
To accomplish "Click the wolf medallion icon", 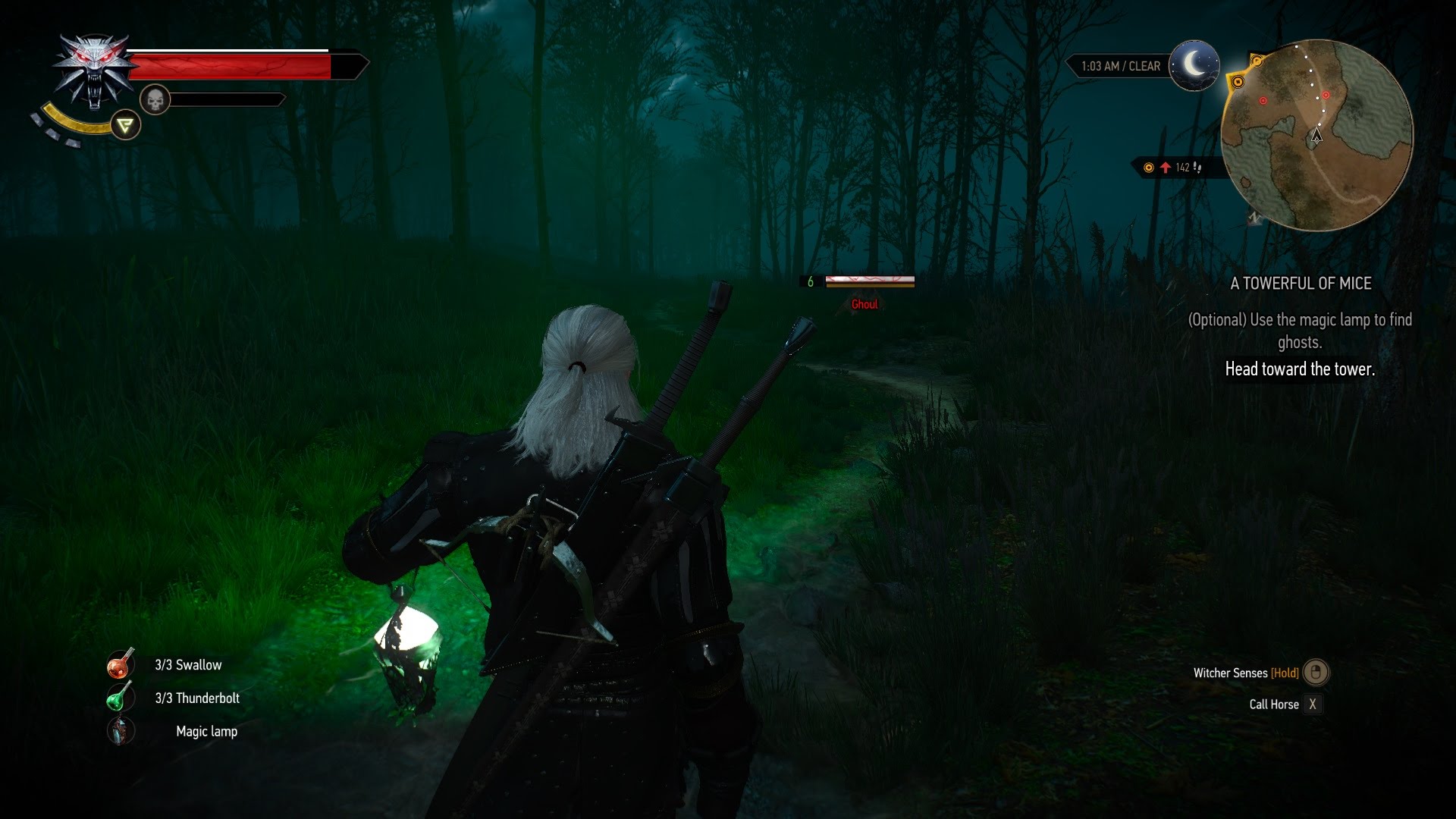I will click(x=93, y=72).
